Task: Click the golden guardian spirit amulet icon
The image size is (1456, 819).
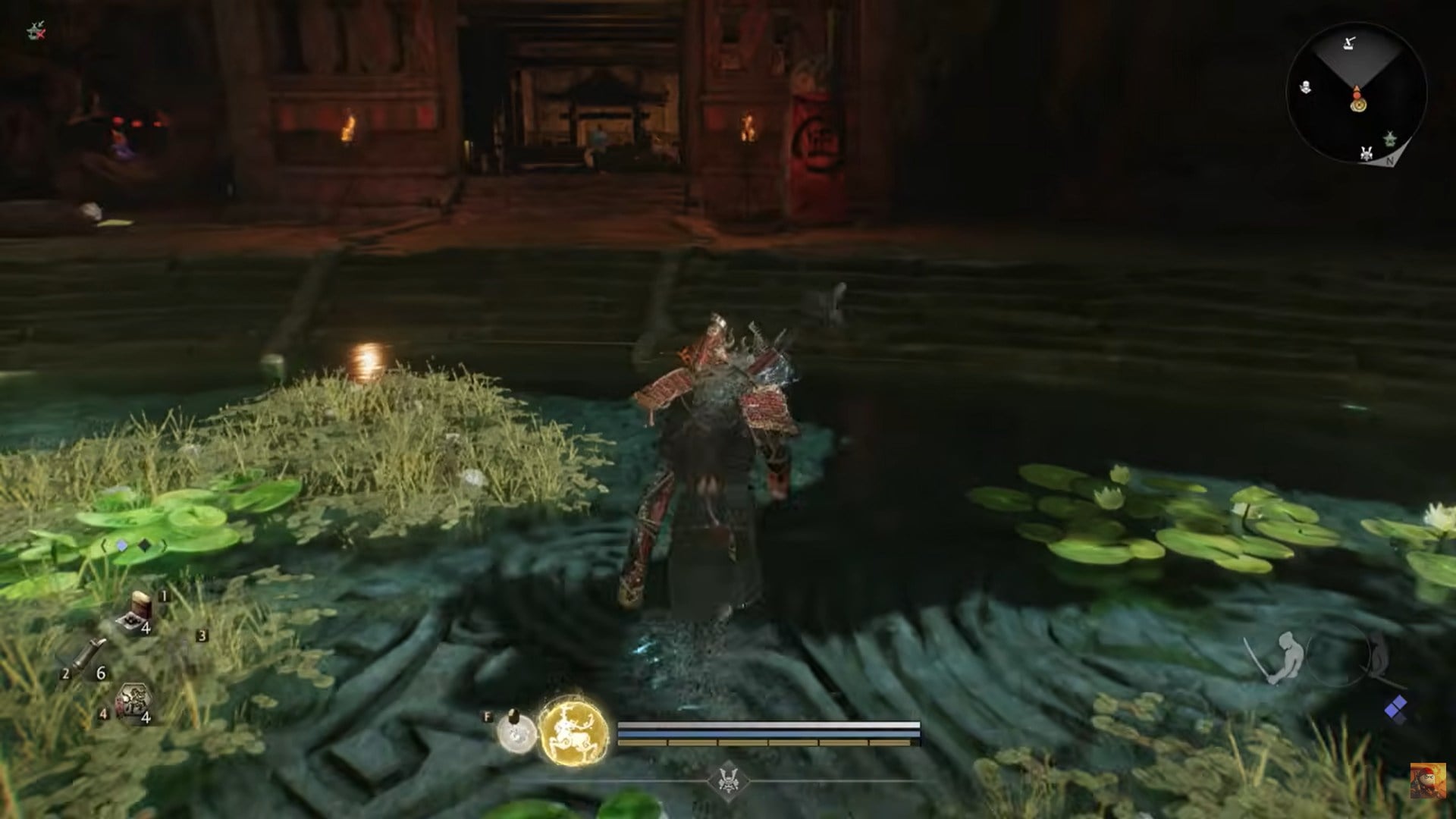Action: click(574, 731)
